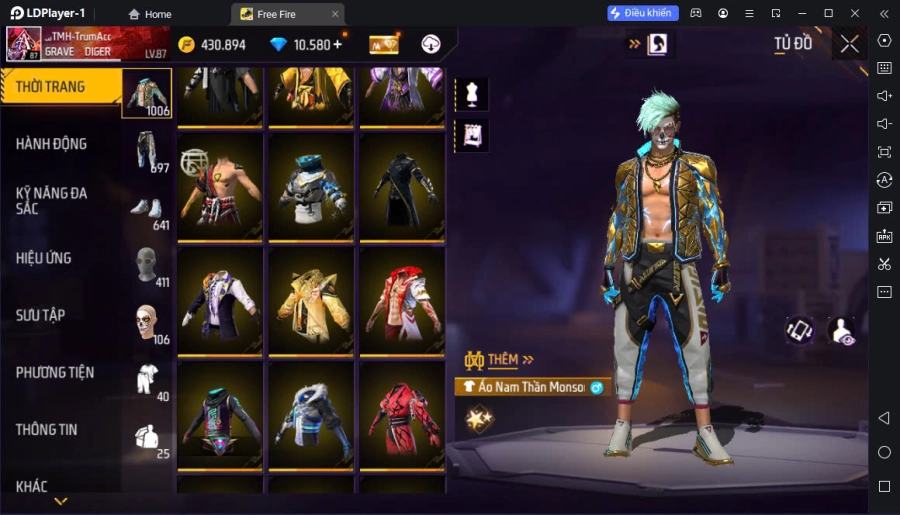Add more diamonds with the plus button
The height and width of the screenshot is (515, 900).
(x=337, y=45)
